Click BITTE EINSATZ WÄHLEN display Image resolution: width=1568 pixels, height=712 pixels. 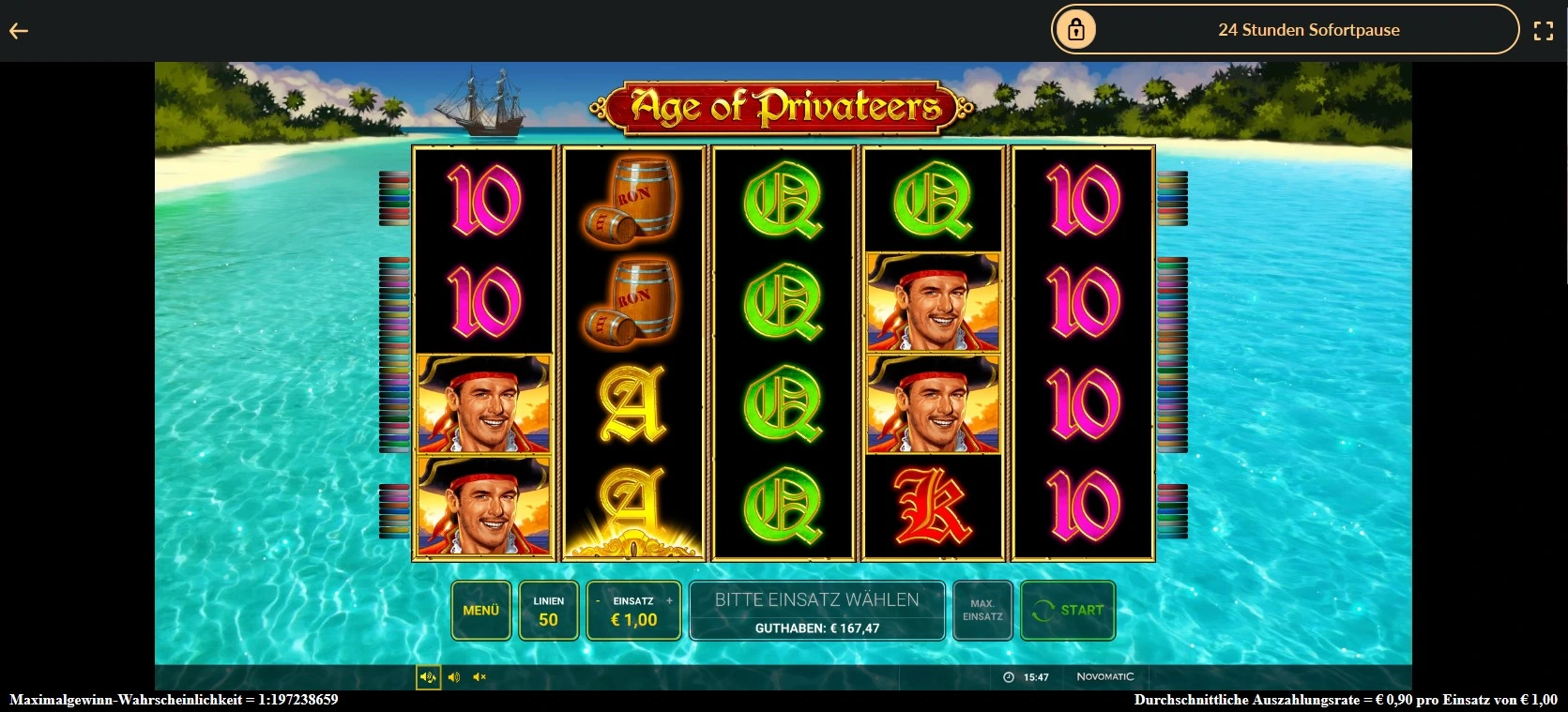[815, 598]
